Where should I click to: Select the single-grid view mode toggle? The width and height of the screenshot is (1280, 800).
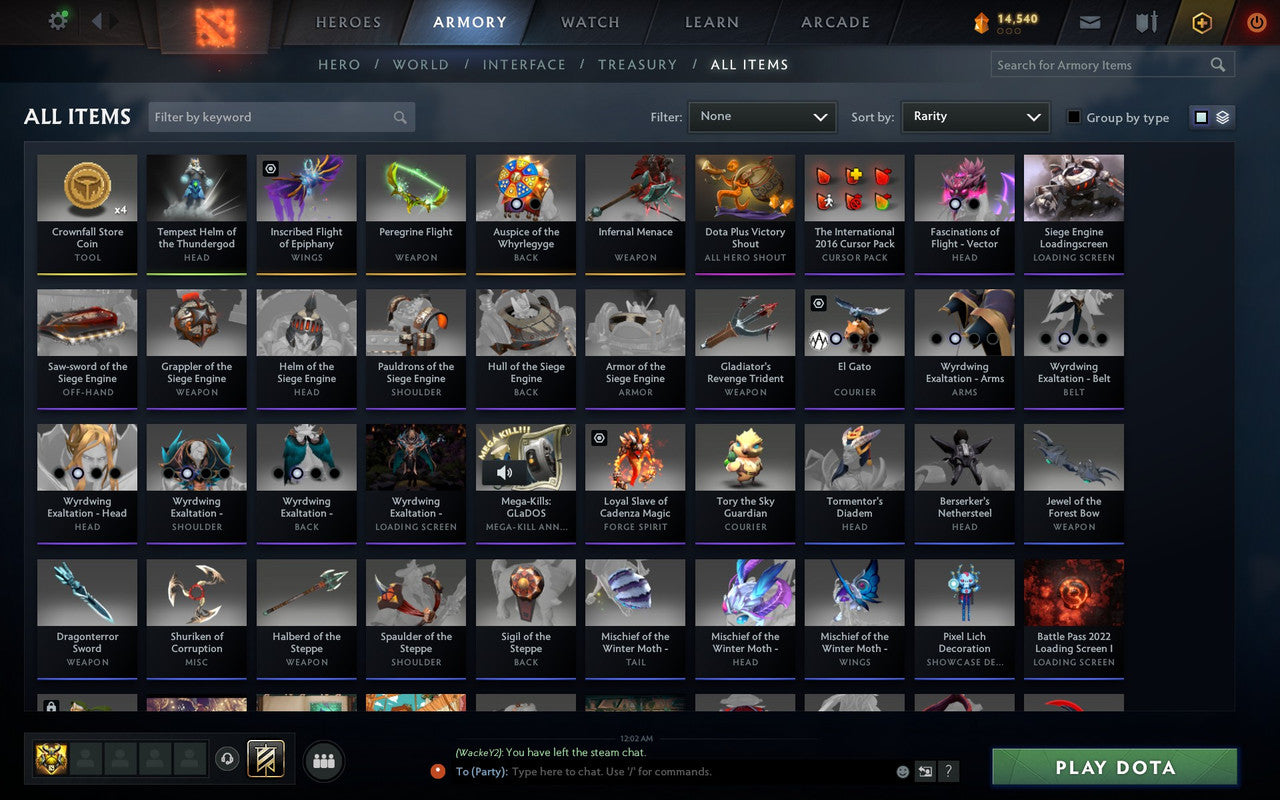coord(1201,116)
